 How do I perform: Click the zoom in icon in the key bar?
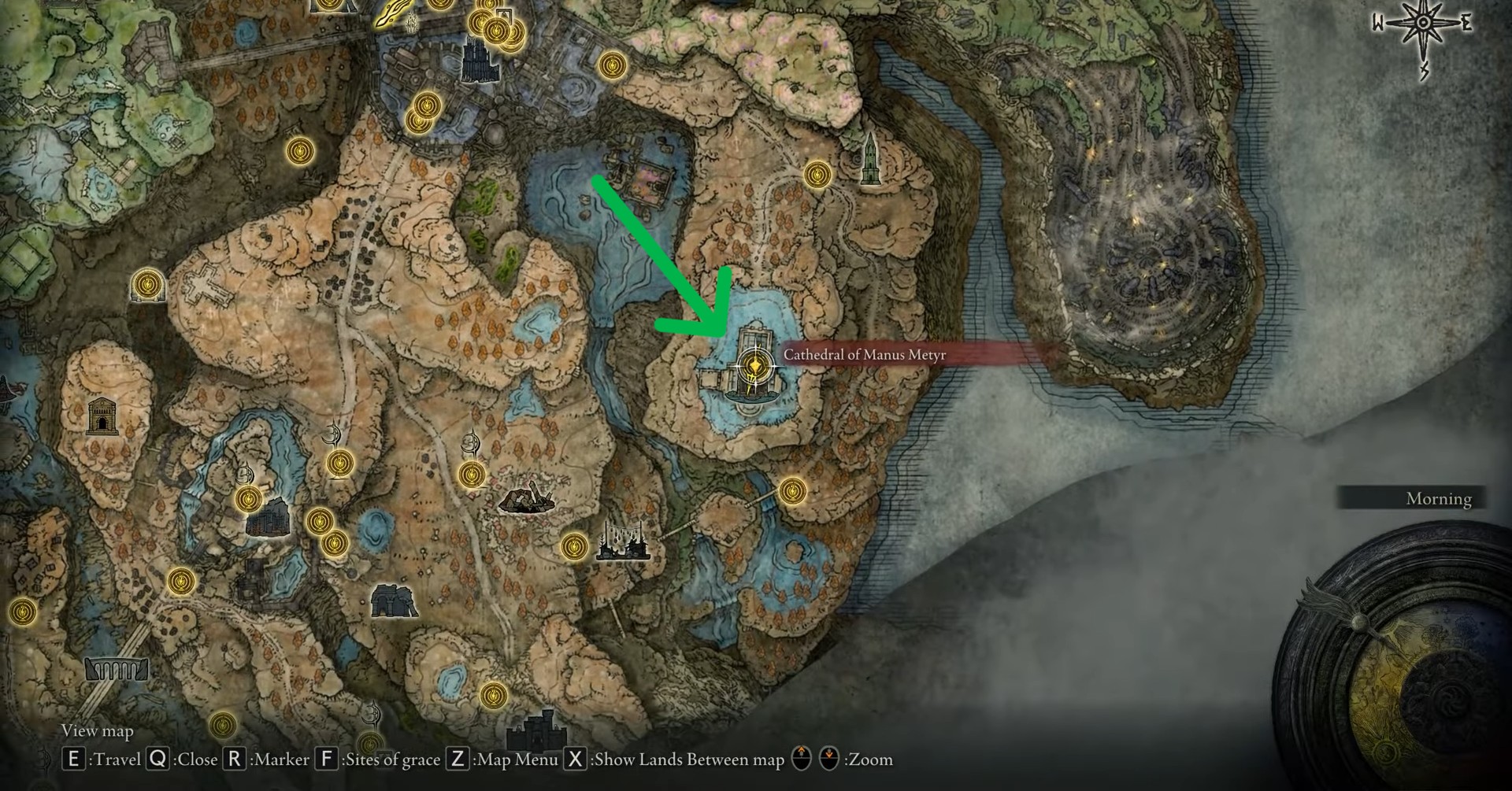click(802, 760)
